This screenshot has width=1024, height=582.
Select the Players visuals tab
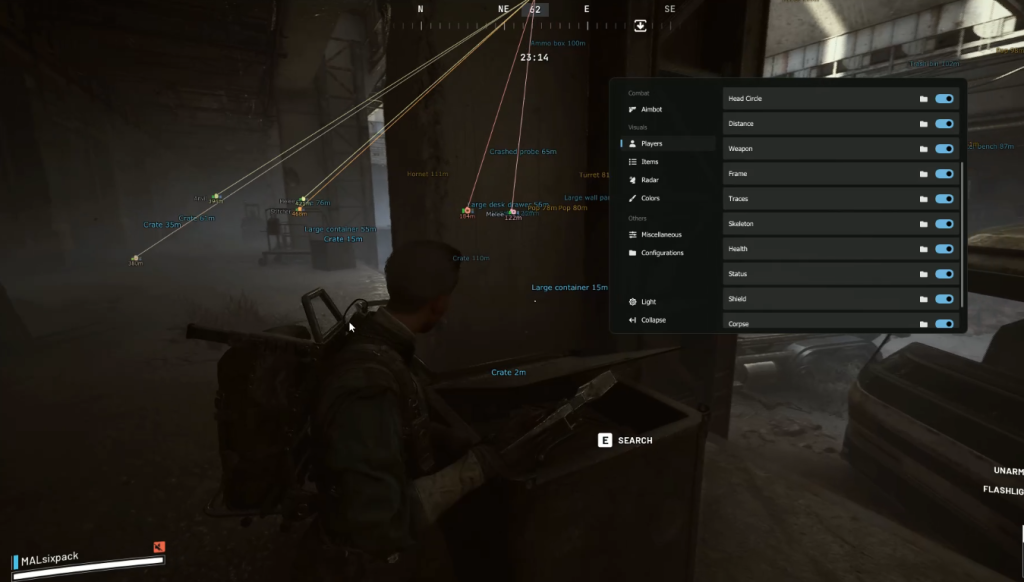click(x=651, y=144)
